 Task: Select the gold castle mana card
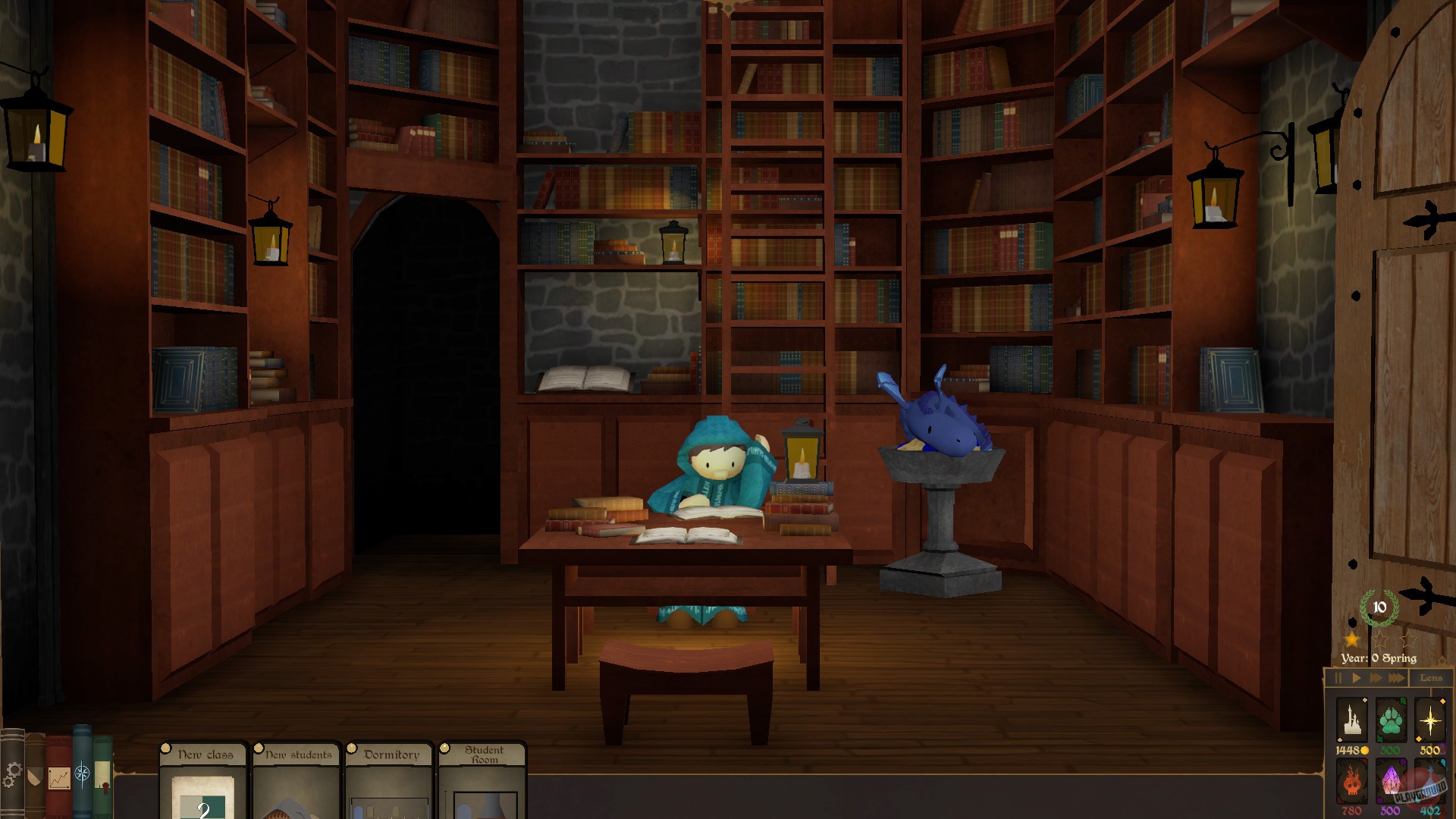point(1352,719)
